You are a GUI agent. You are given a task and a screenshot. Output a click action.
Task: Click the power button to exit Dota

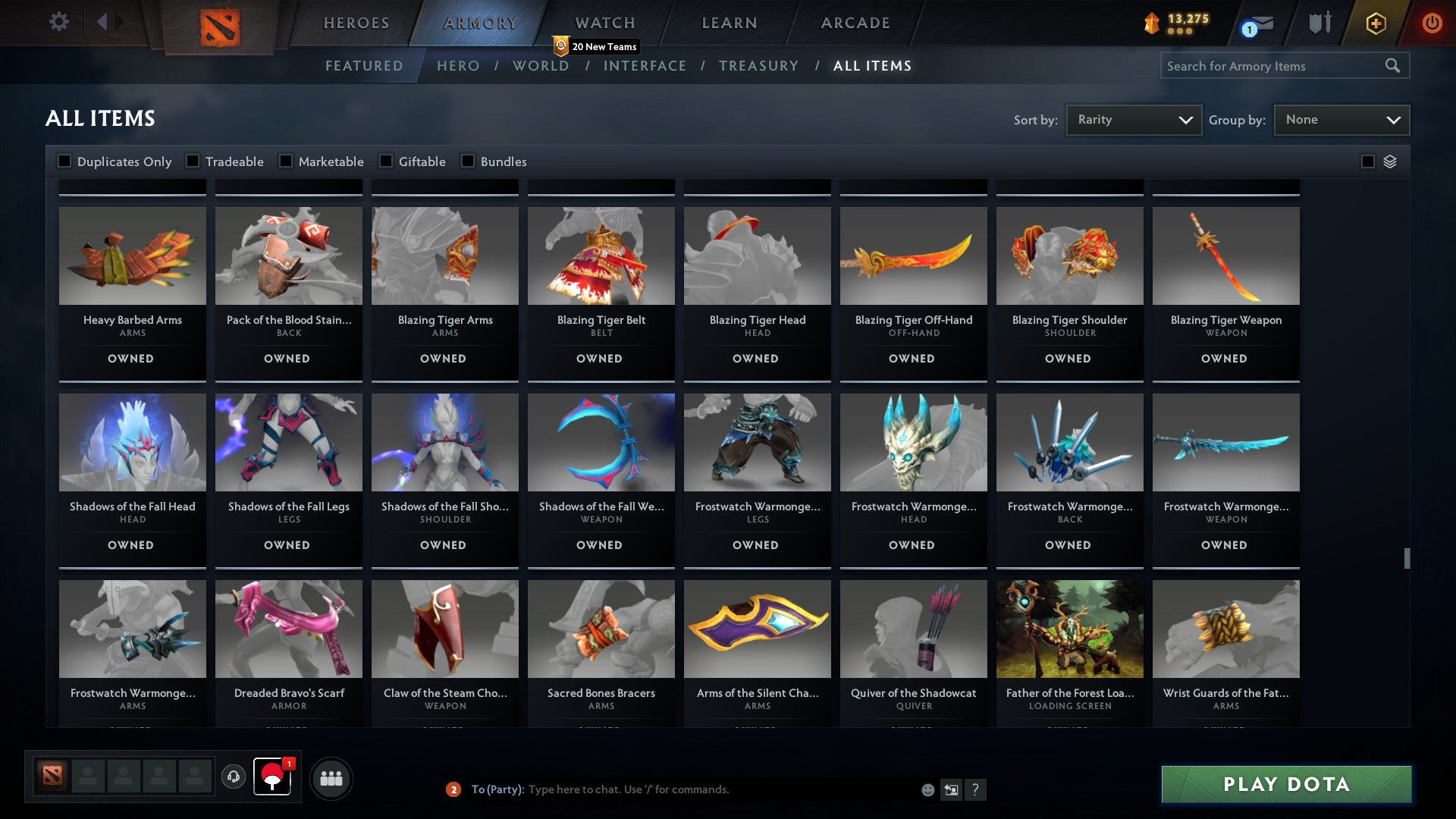(1432, 23)
